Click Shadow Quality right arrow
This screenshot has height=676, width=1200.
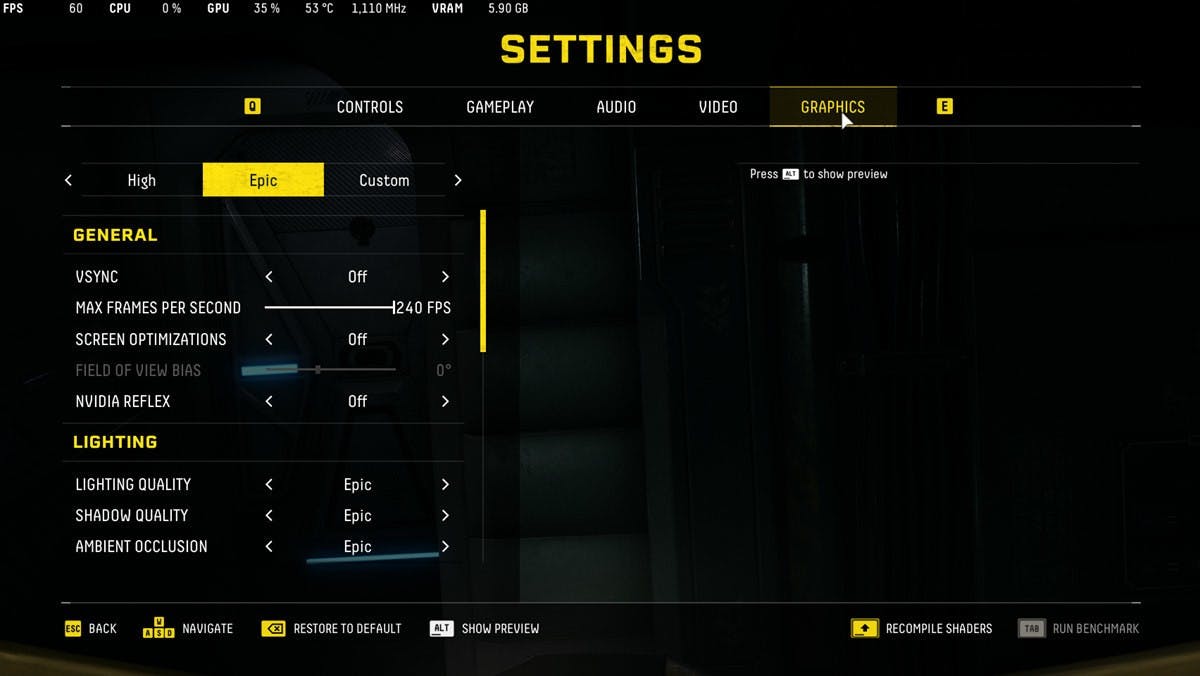point(445,516)
